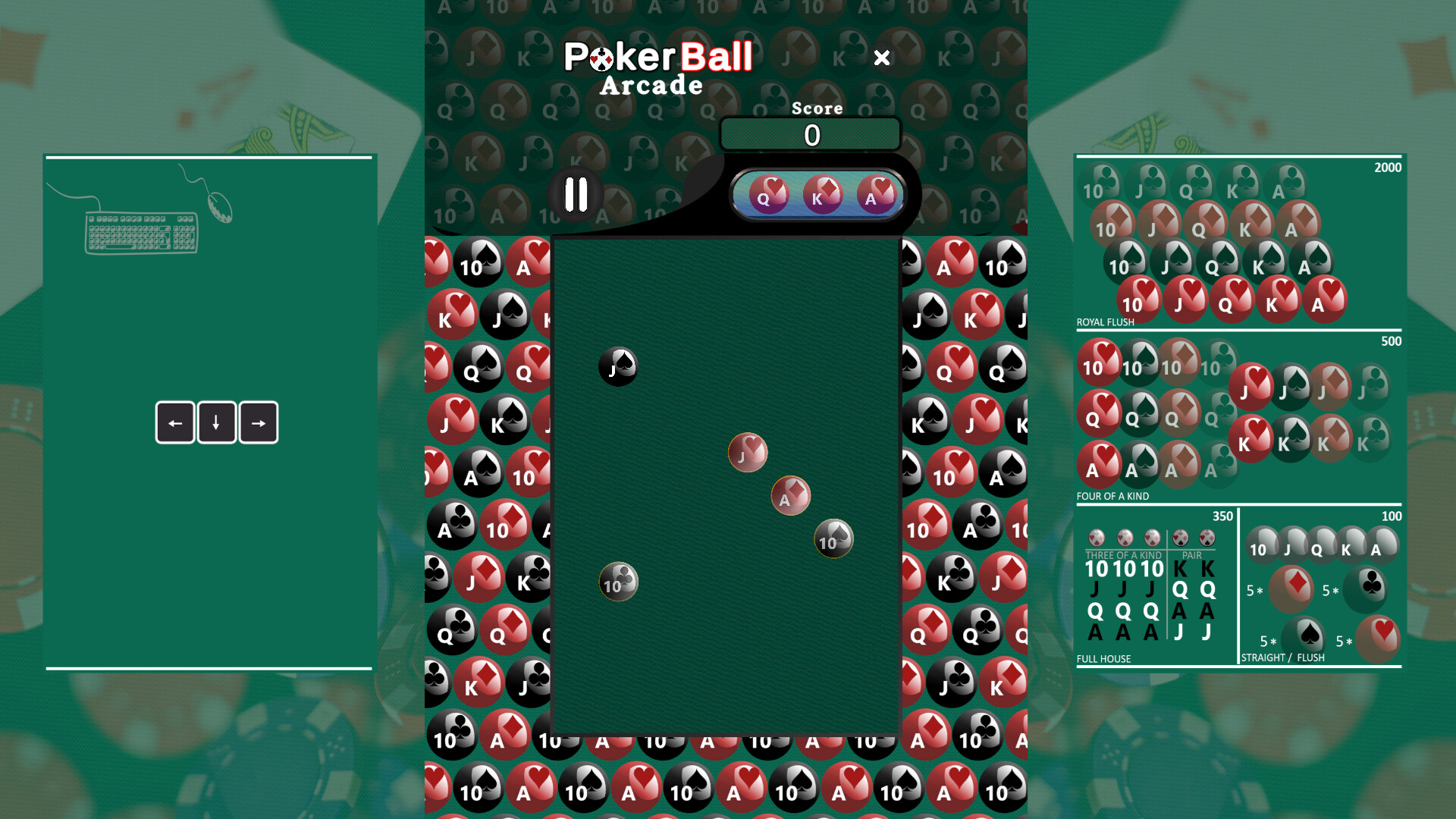Select the Straight / Flush scoring section
1456x819 pixels.
pos(1323,591)
